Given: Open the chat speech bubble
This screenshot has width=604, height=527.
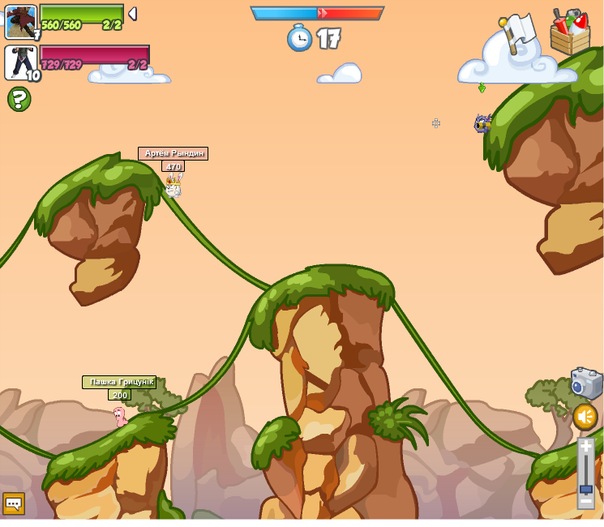Looking at the screenshot, I should pos(14,503).
